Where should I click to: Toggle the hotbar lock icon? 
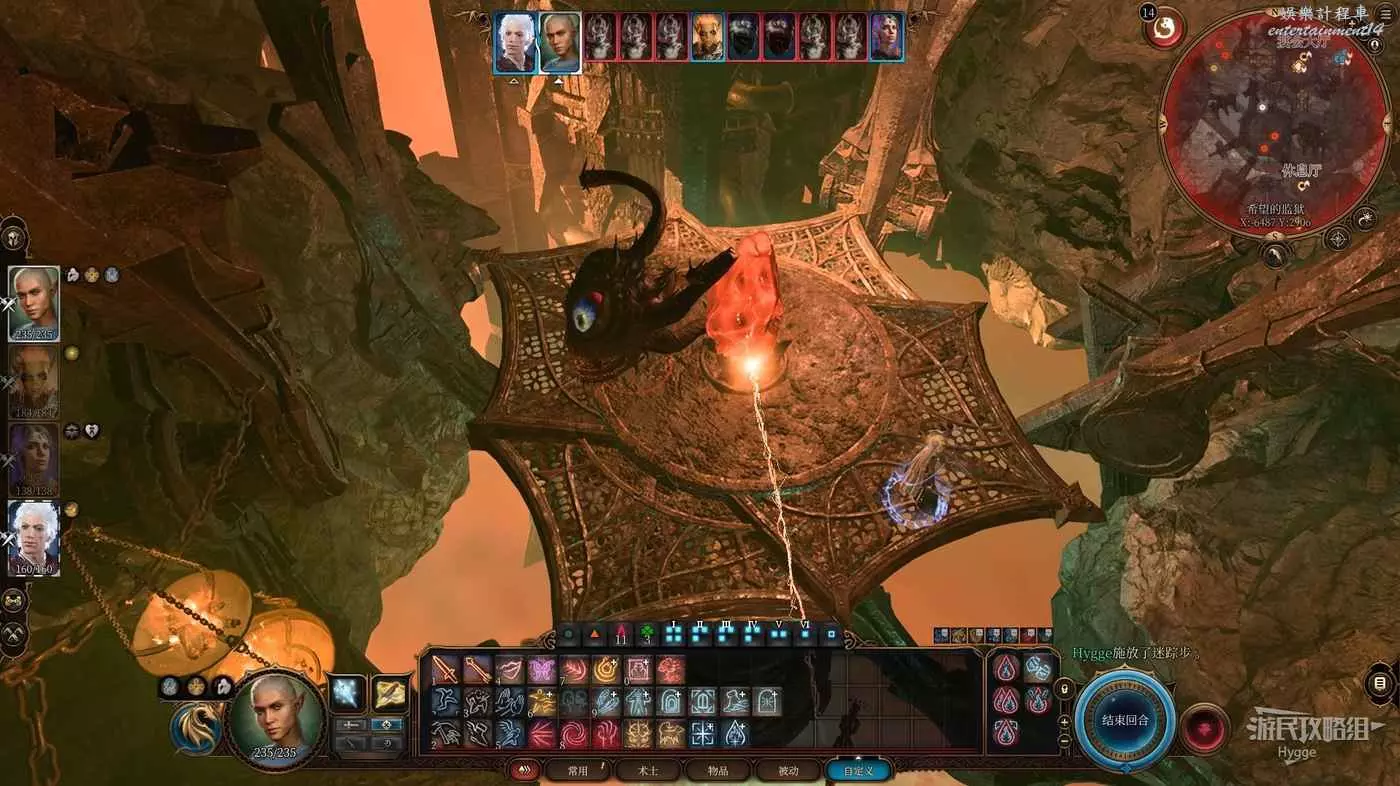(1064, 689)
